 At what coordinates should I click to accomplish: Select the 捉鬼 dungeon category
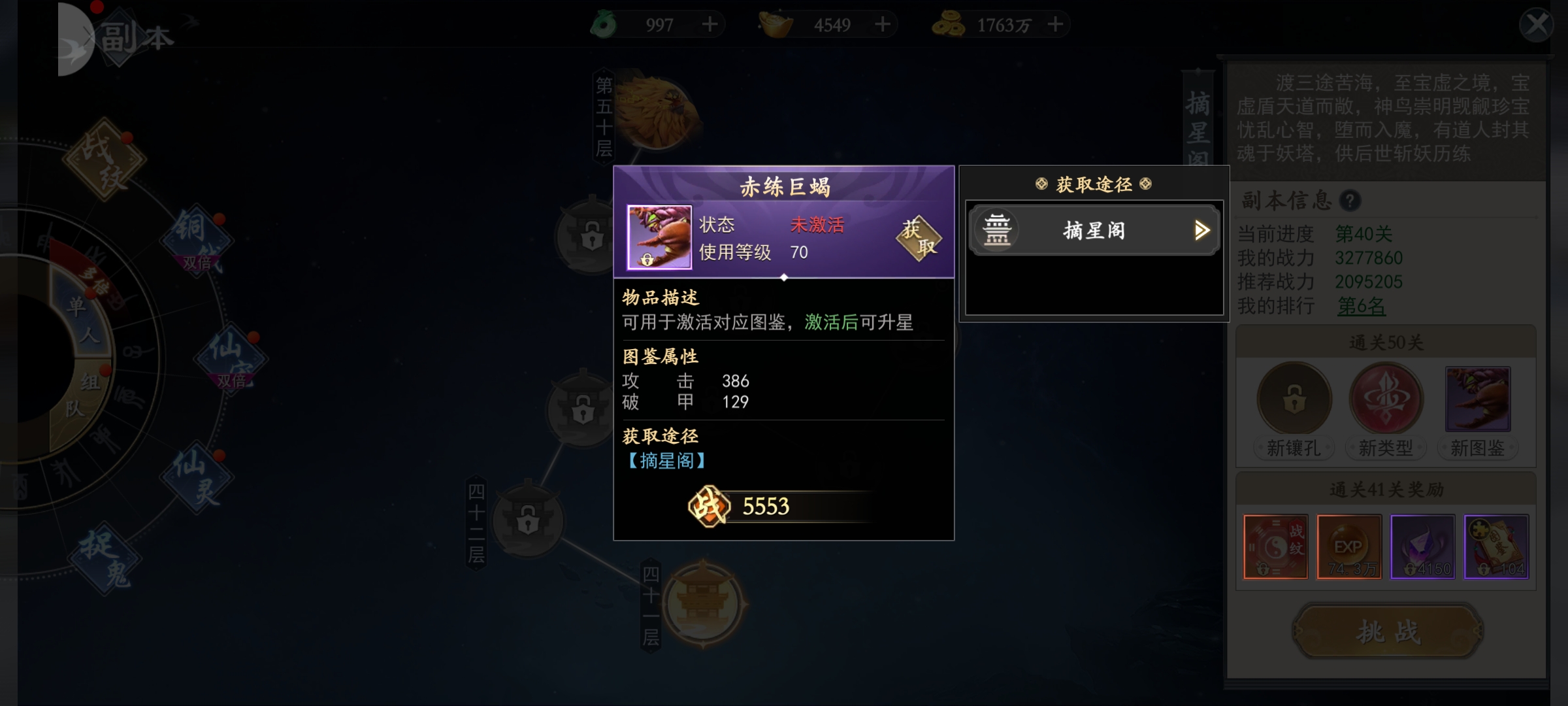105,558
